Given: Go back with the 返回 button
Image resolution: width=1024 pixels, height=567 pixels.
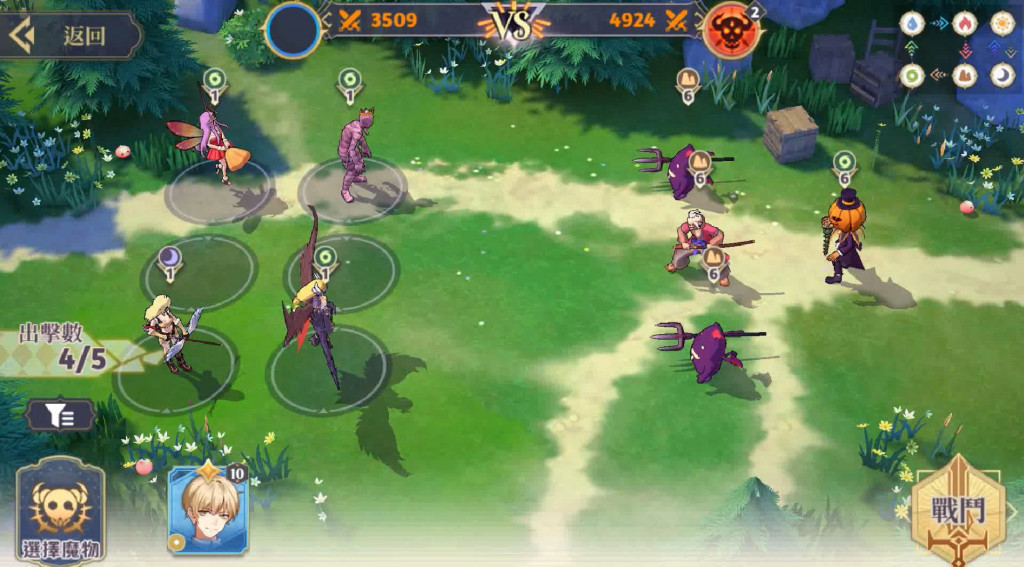Looking at the screenshot, I should point(70,35).
